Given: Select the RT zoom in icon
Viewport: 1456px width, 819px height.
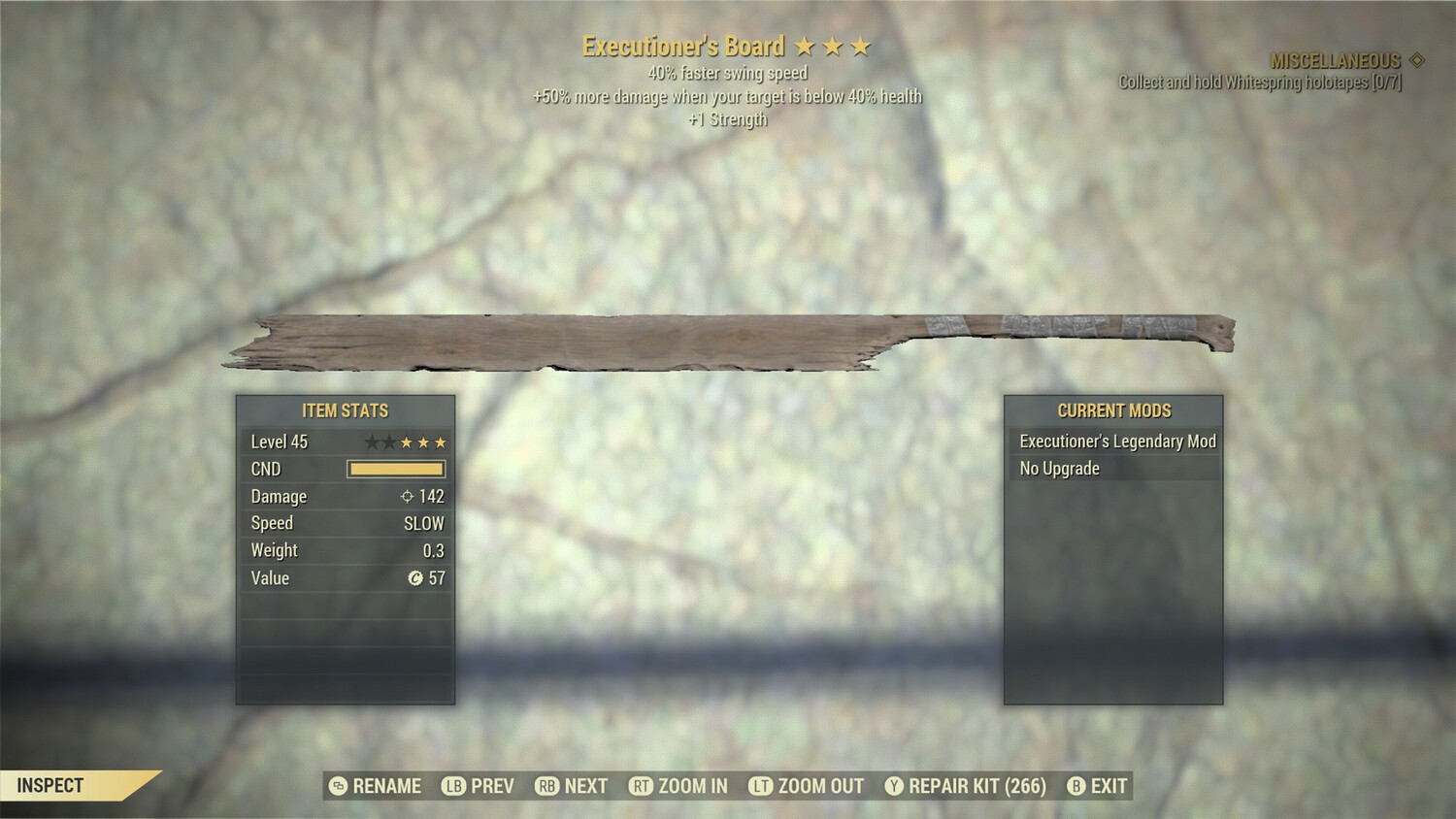Looking at the screenshot, I should click(641, 786).
